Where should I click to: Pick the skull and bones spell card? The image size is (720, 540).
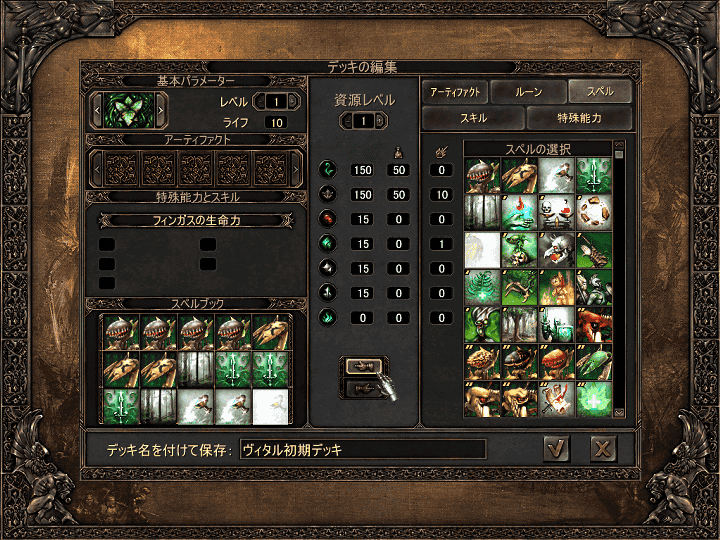[556, 212]
